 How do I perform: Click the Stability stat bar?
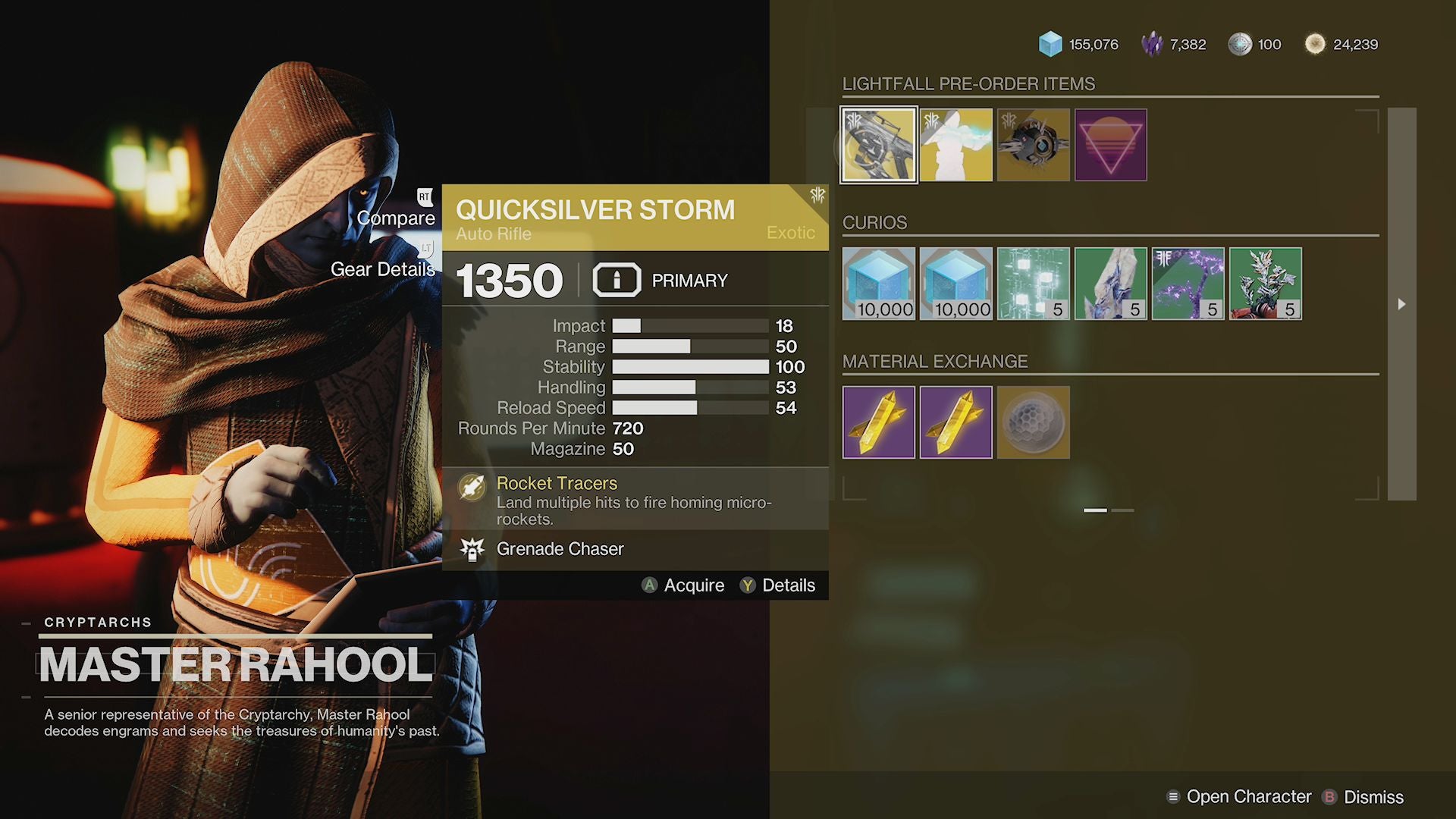(x=690, y=366)
